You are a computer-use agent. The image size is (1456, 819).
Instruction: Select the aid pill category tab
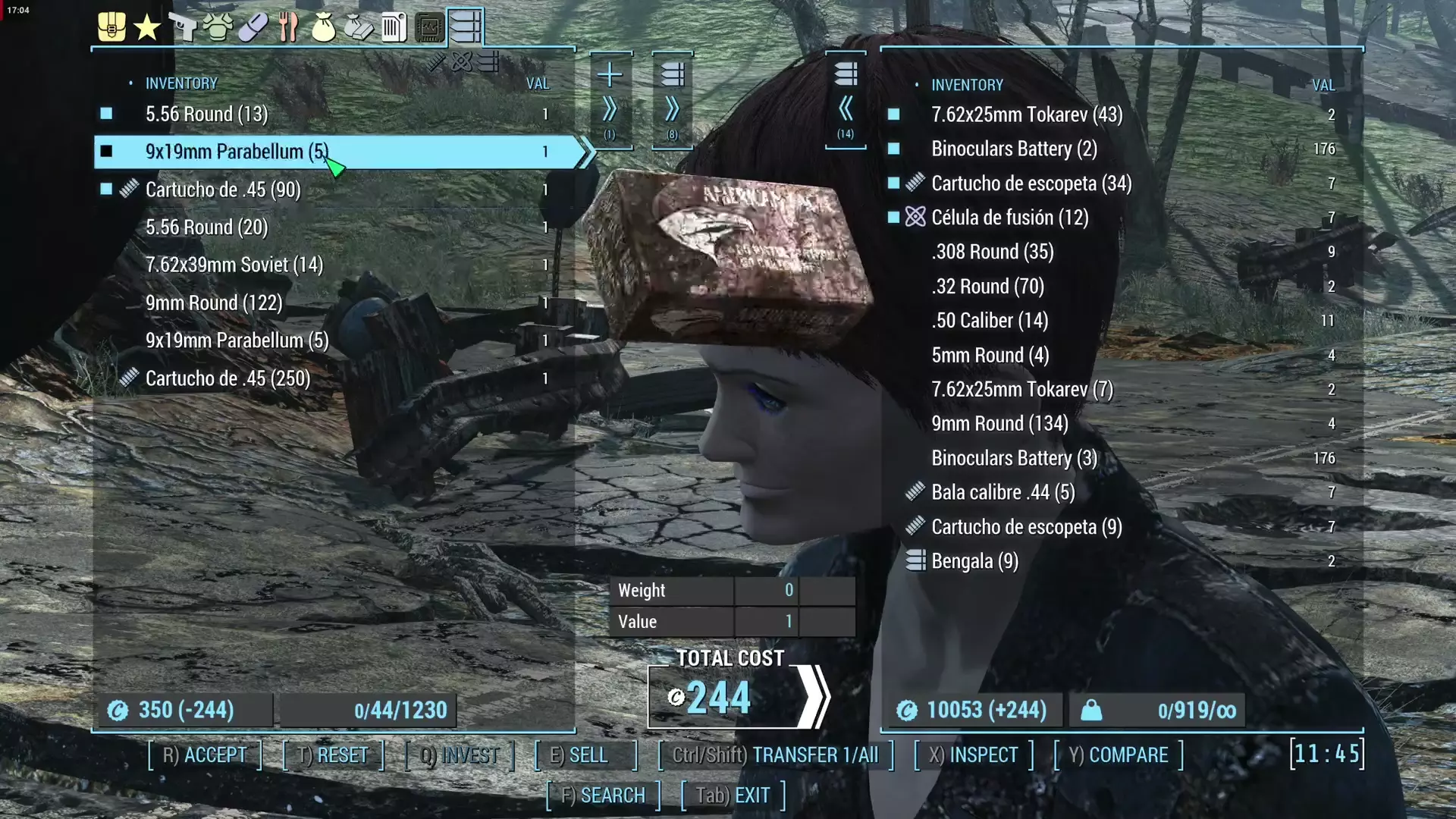pos(253,27)
